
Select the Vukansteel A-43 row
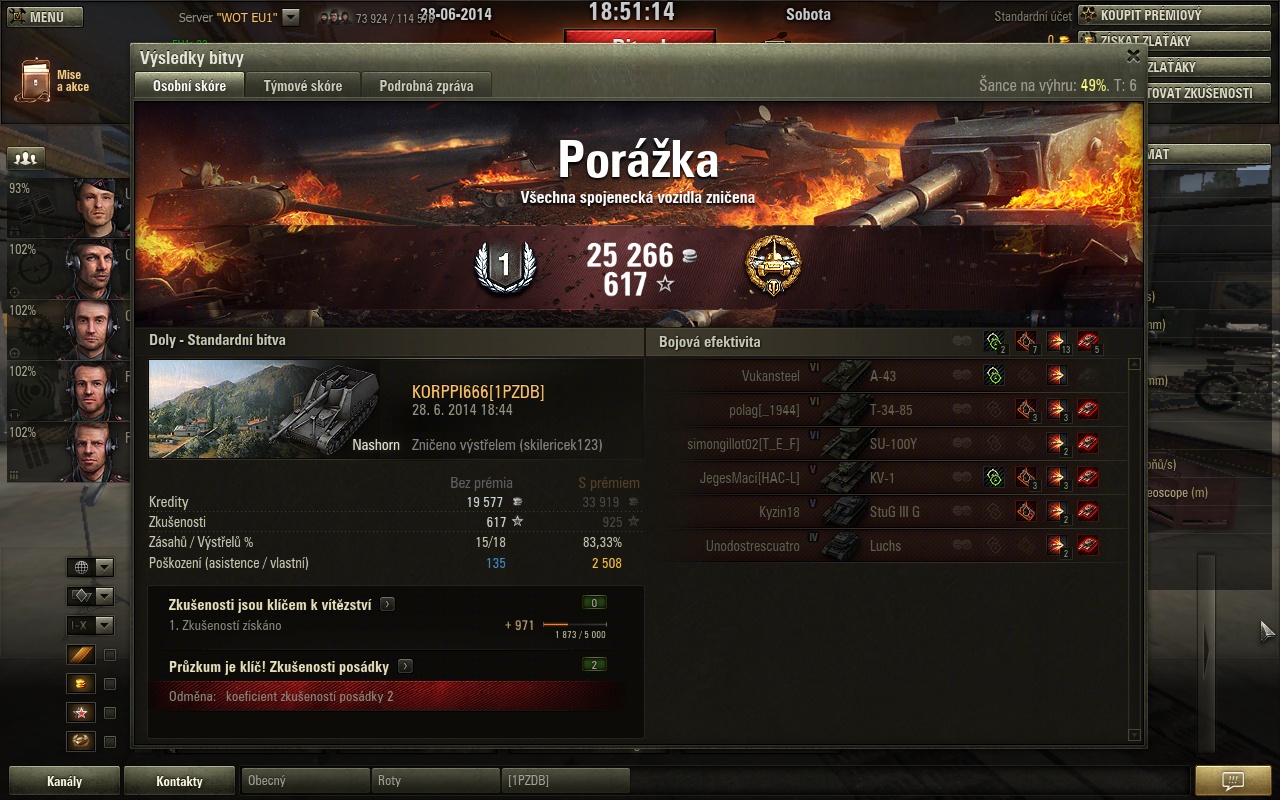pyautogui.click(x=890, y=376)
